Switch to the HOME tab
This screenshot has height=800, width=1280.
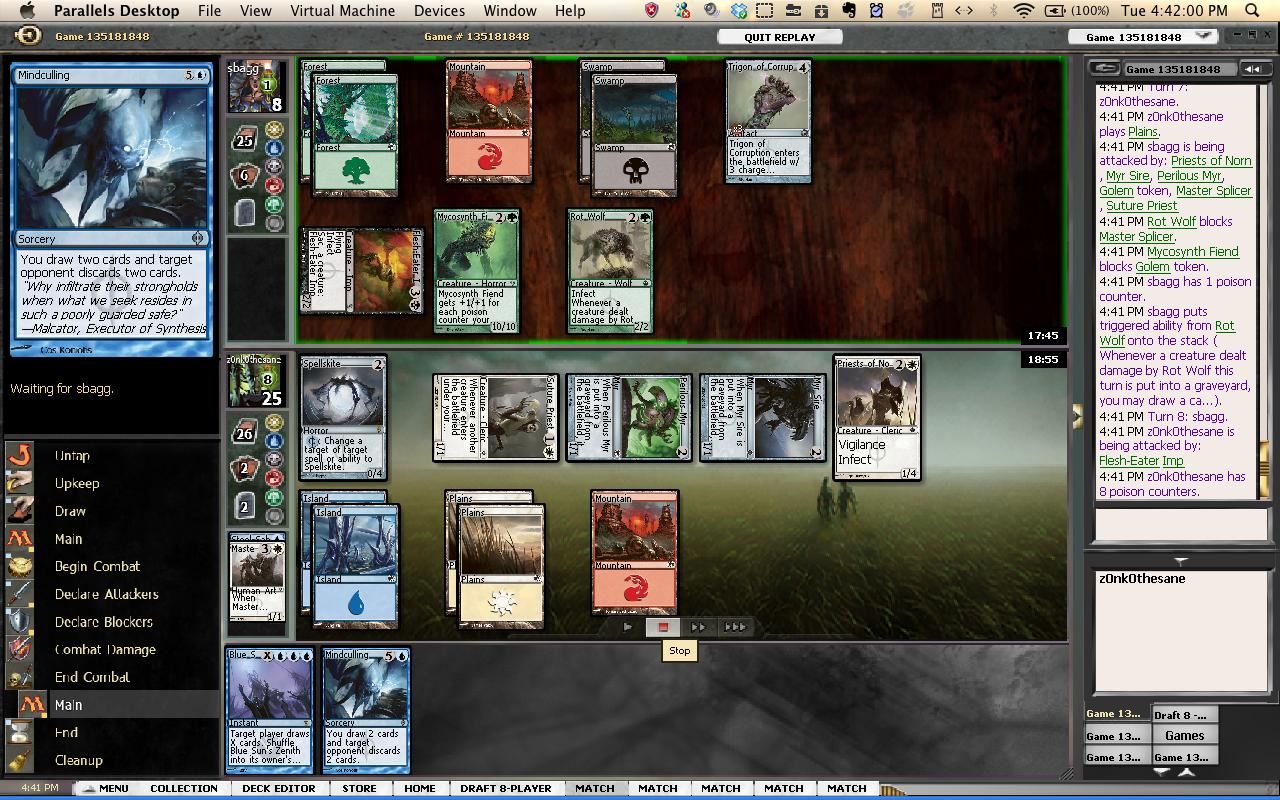click(420, 788)
